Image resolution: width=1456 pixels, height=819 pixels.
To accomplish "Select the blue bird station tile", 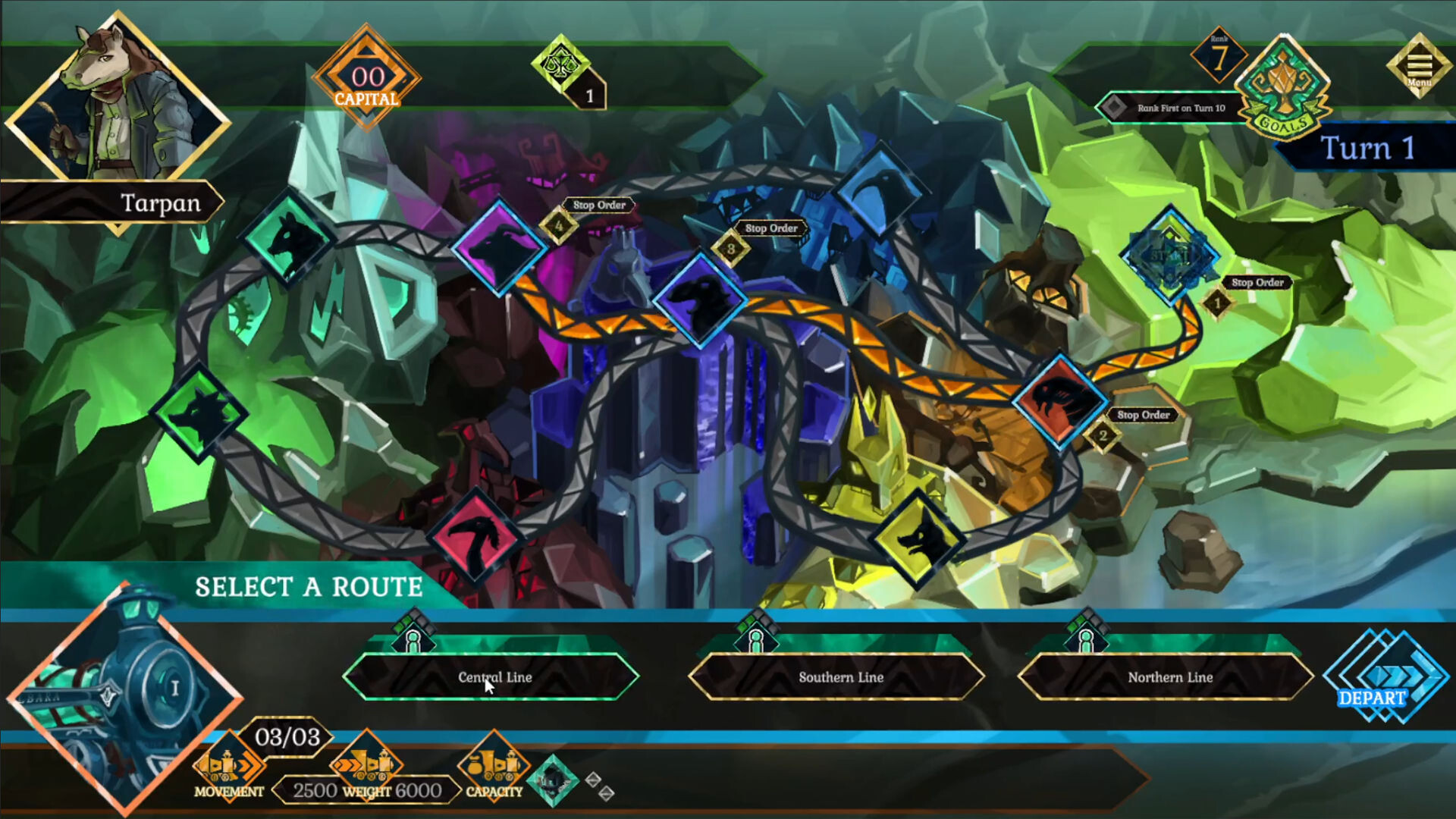I will (880, 190).
